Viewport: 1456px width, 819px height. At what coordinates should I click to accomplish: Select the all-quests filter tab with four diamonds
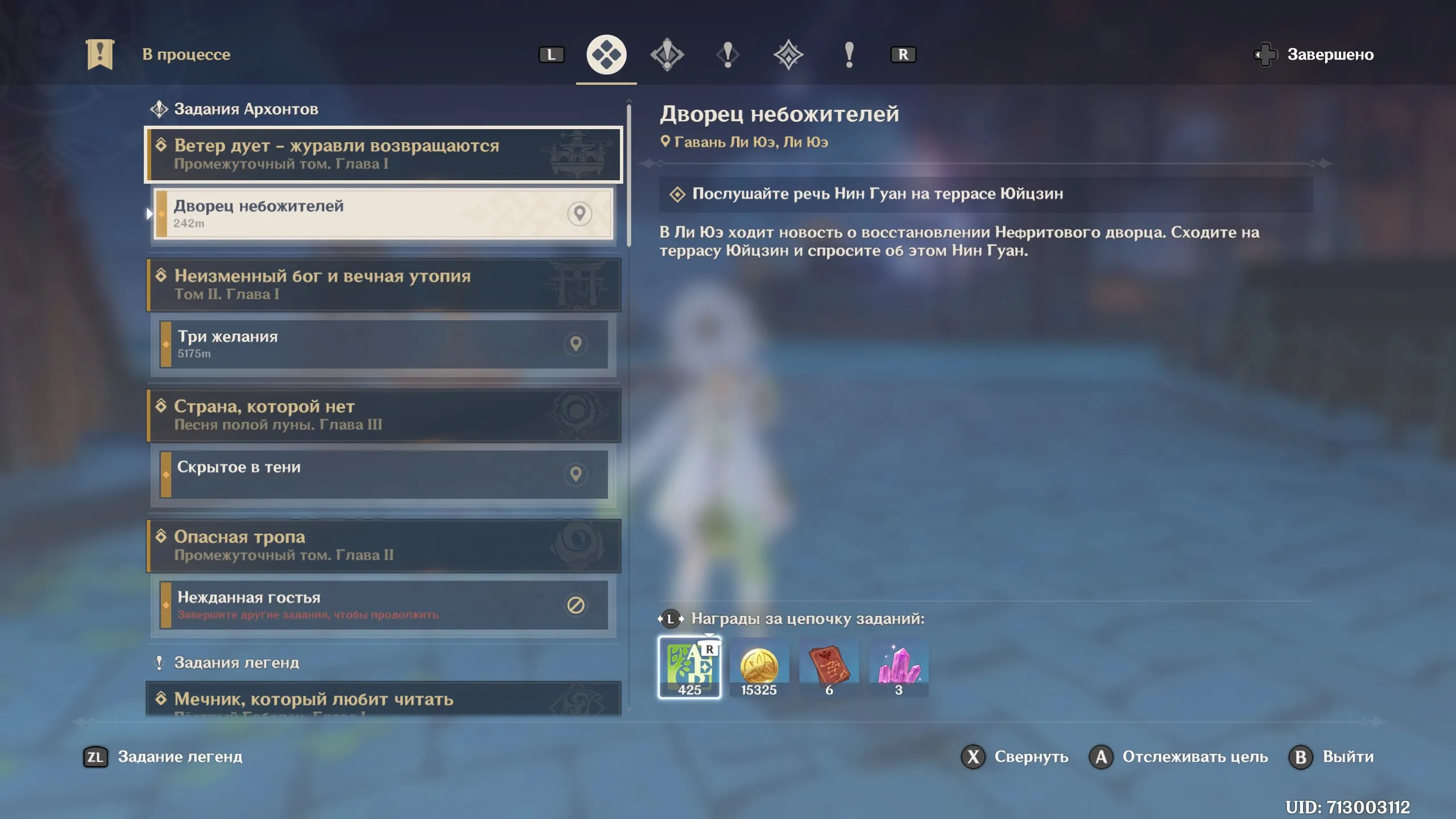pyautogui.click(x=606, y=55)
